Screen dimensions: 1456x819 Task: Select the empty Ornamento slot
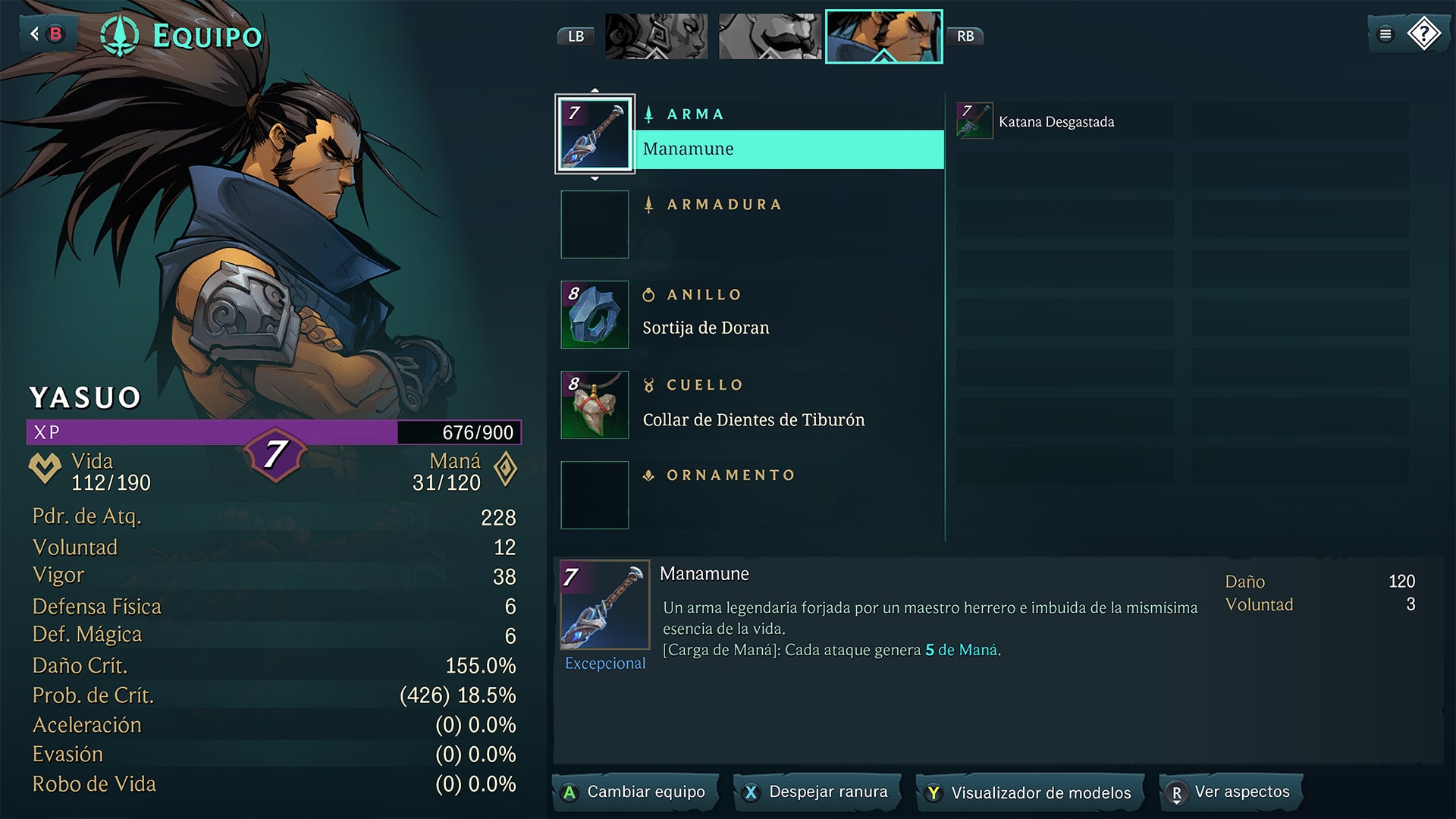595,494
